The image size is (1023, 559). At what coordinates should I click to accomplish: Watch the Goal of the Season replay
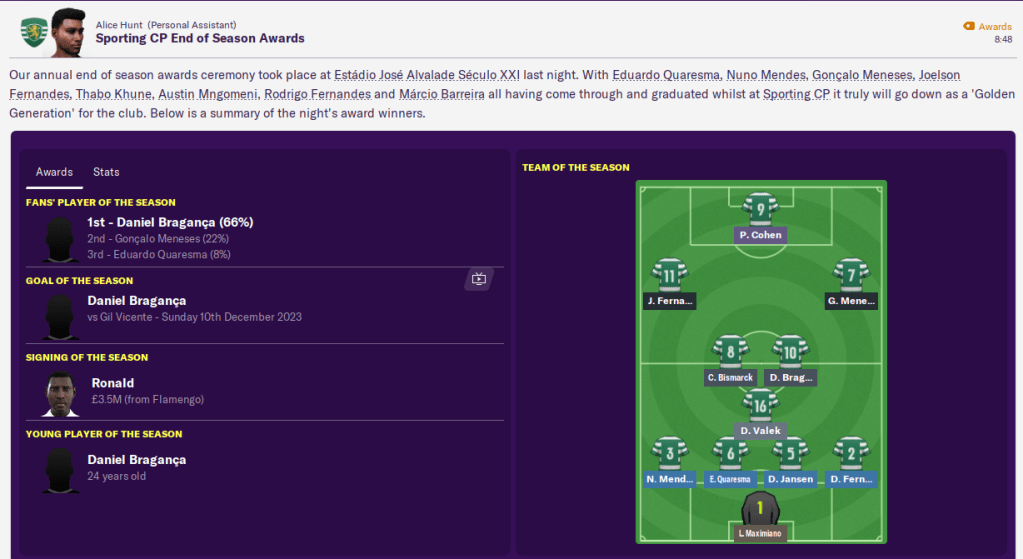point(478,279)
